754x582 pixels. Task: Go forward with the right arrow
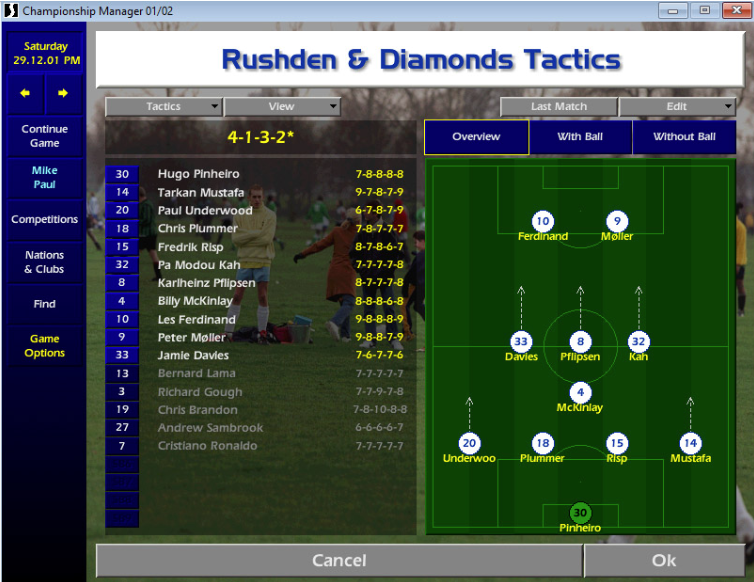click(63, 94)
